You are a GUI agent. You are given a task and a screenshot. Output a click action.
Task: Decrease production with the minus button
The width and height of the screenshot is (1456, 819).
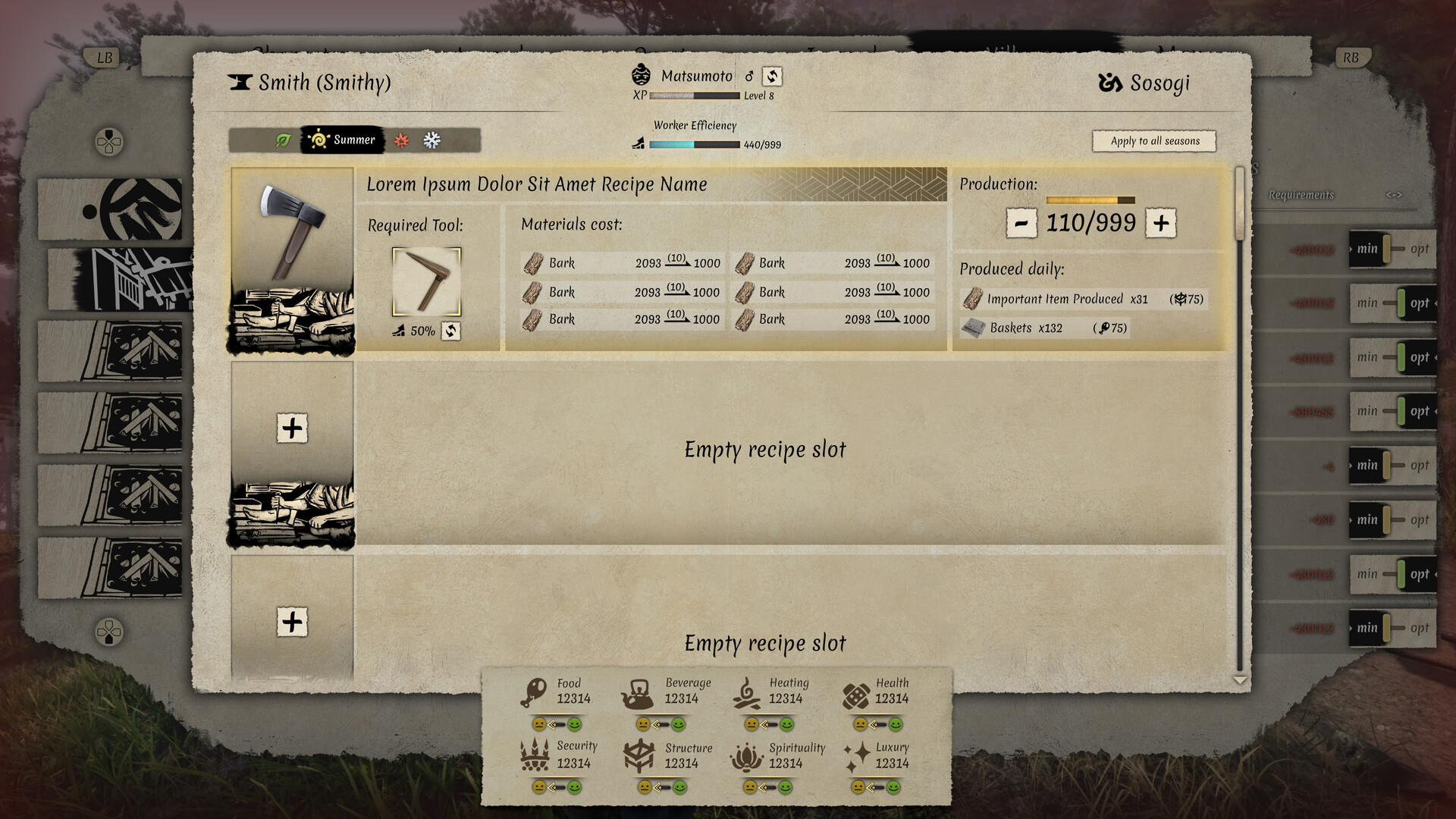tap(1021, 224)
